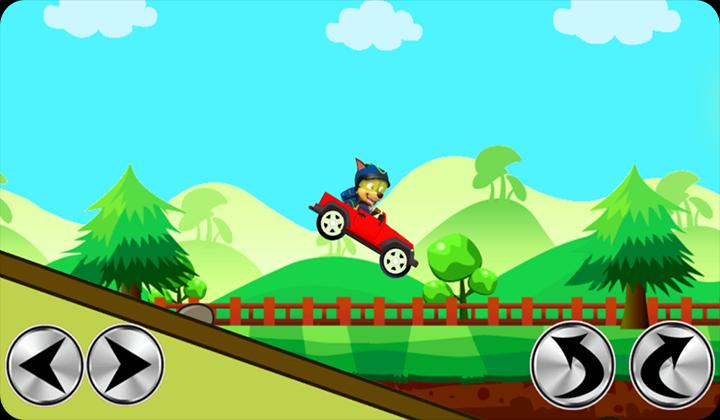720x420 pixels.
Task: Tap the left arrow drive button
Action: click(x=44, y=363)
